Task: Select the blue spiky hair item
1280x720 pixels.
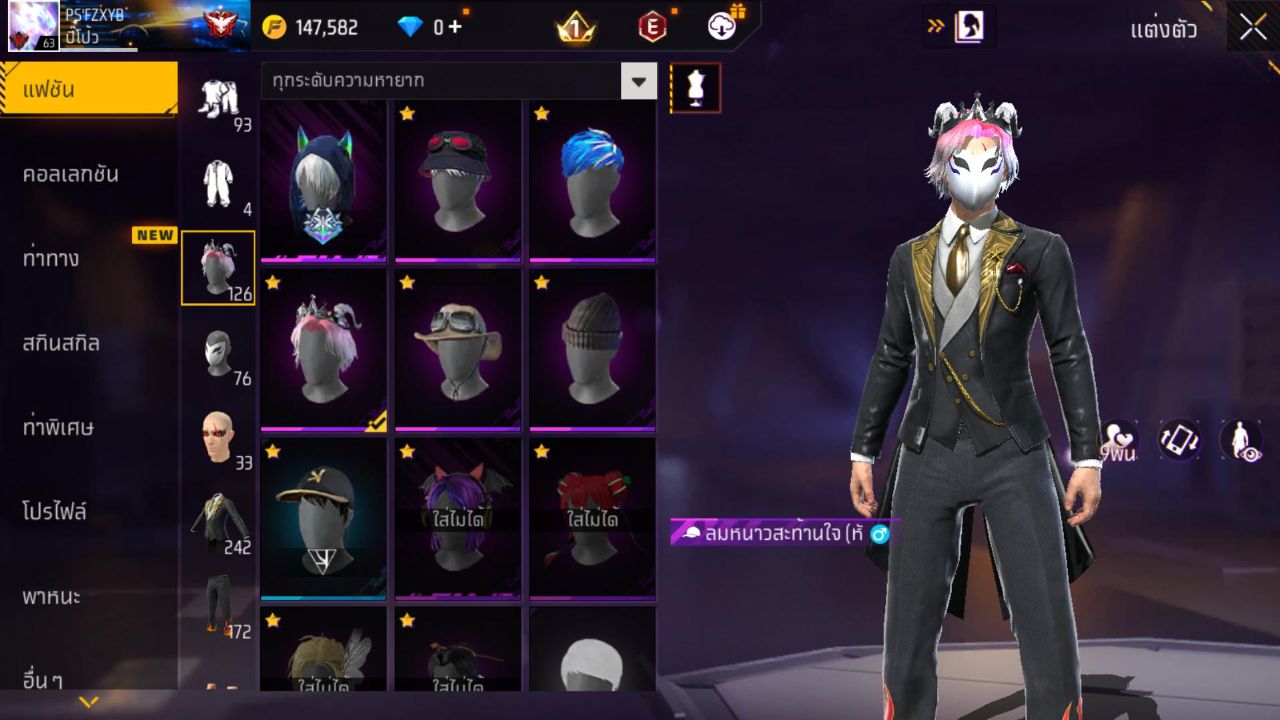Action: pyautogui.click(x=592, y=181)
